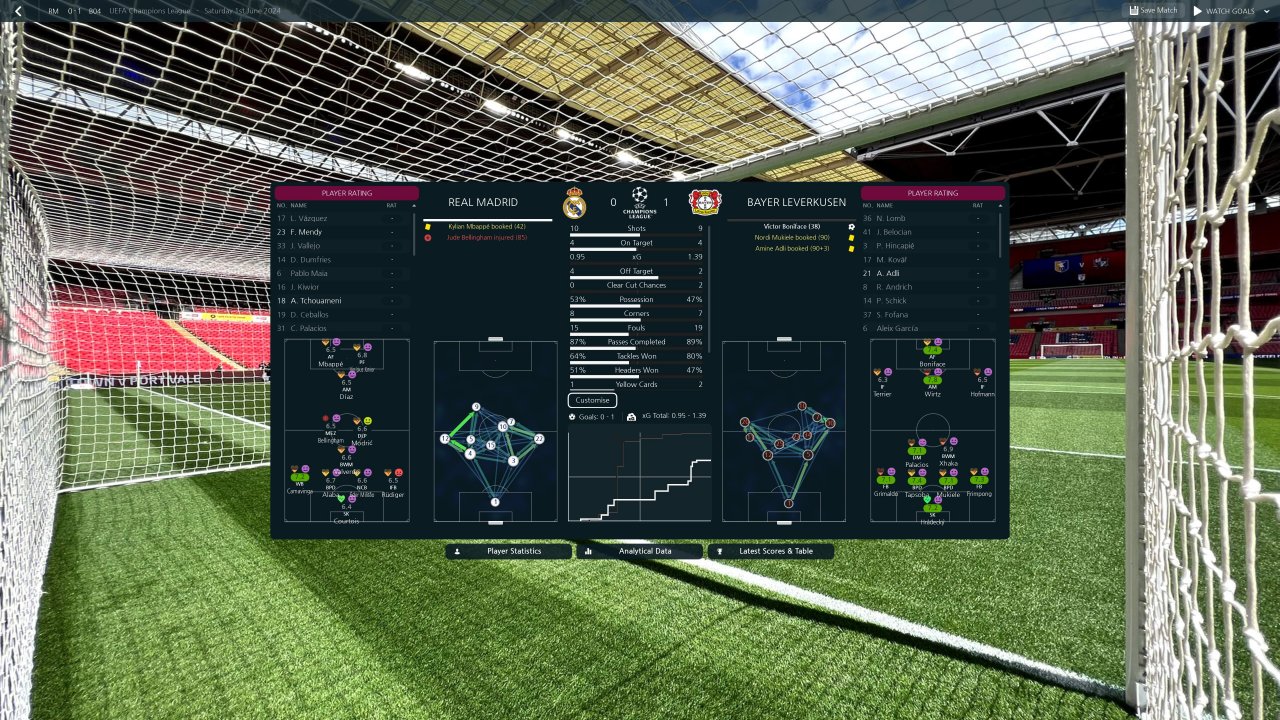Open the Victor Boniface goal event

pos(792,227)
